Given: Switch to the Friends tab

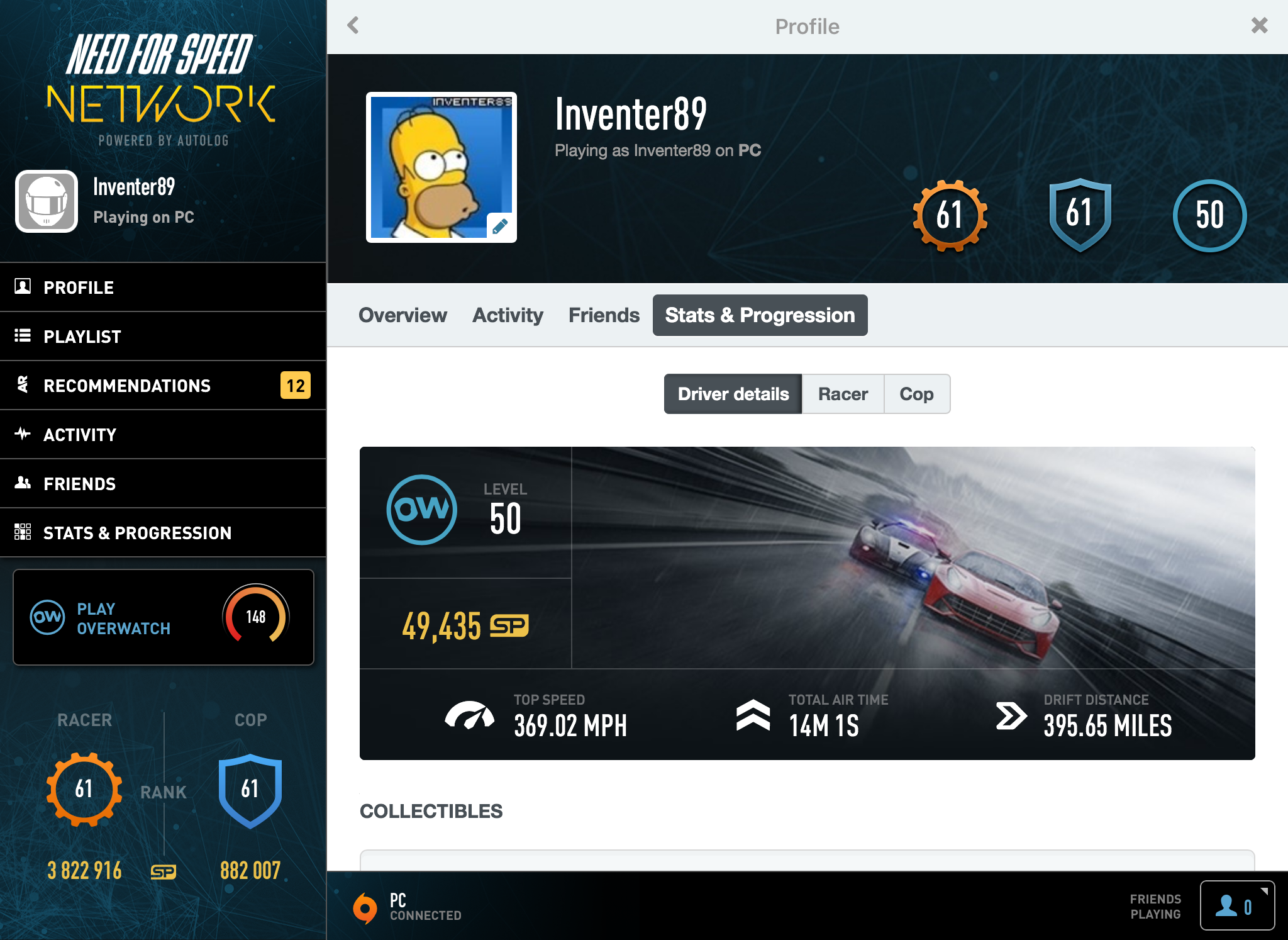Looking at the screenshot, I should coord(603,315).
